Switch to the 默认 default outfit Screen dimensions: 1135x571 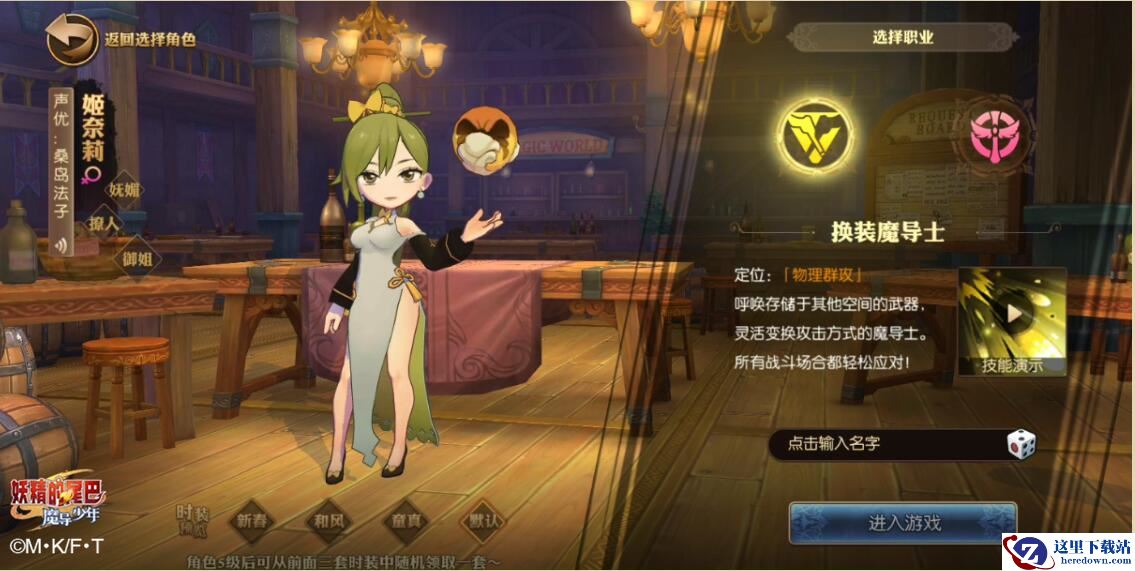pos(481,521)
